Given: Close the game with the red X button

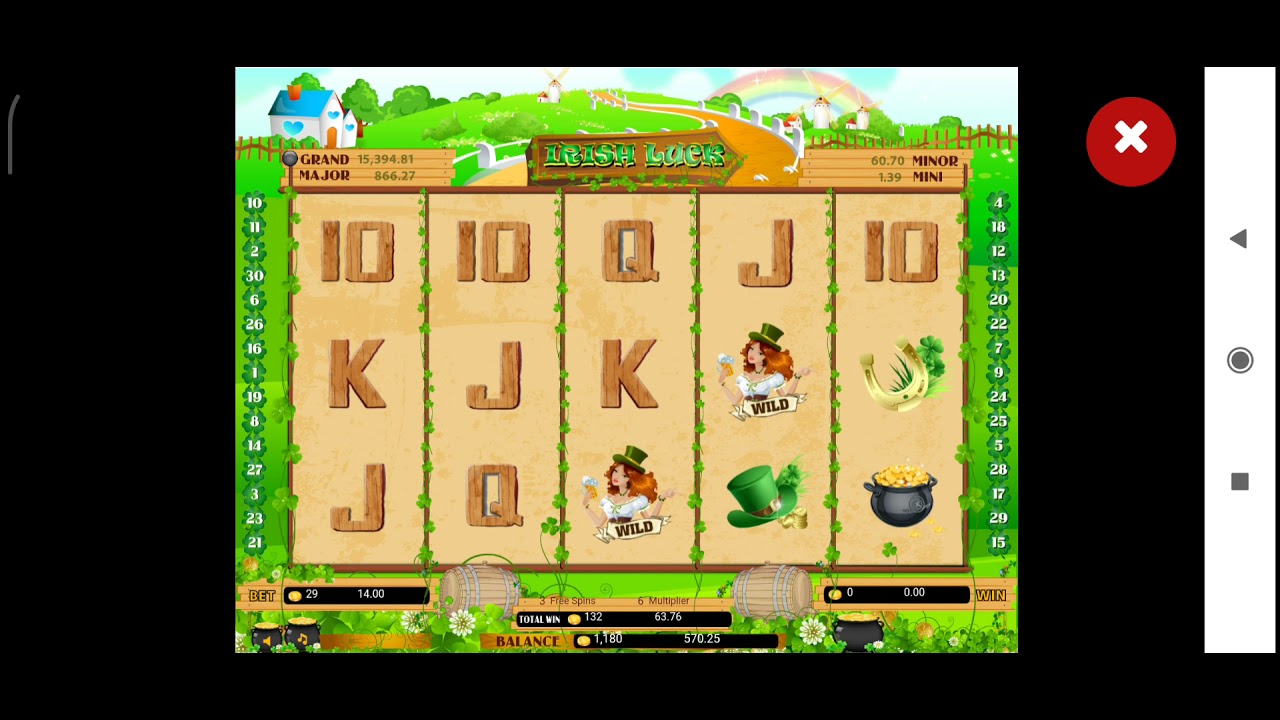Looking at the screenshot, I should [x=1130, y=141].
